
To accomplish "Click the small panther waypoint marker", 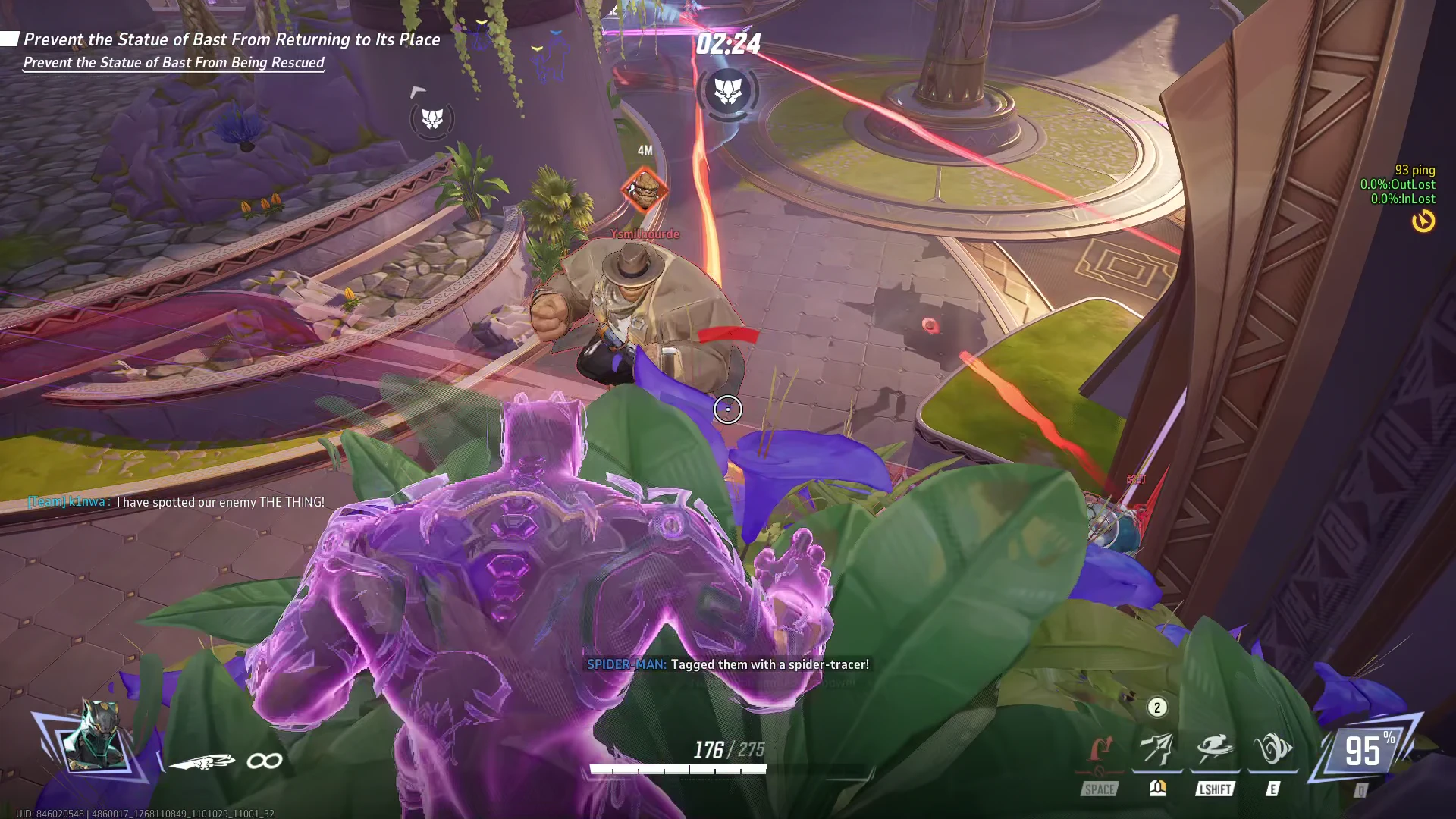I will pos(432,118).
